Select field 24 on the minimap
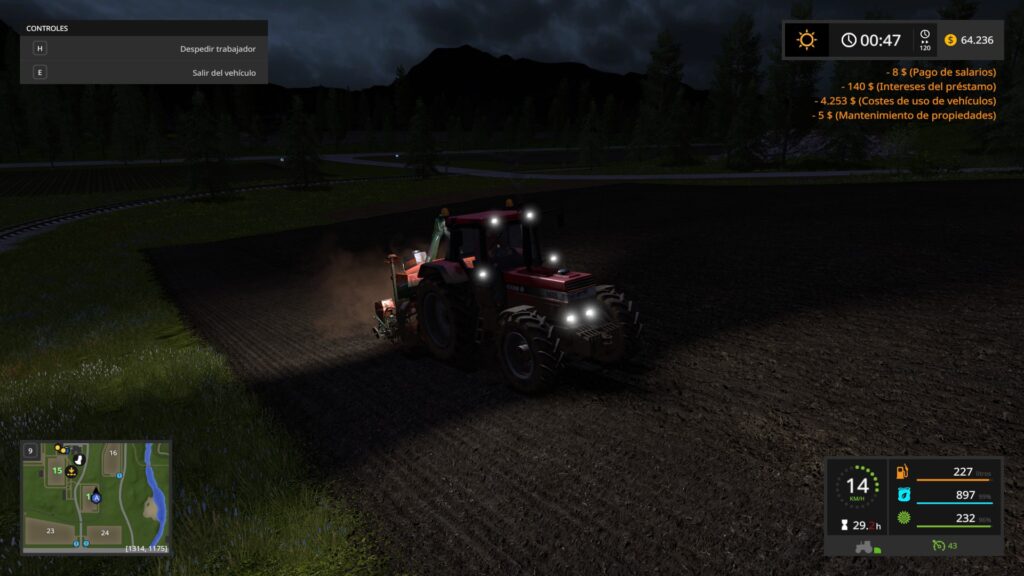The height and width of the screenshot is (576, 1024). 104,532
